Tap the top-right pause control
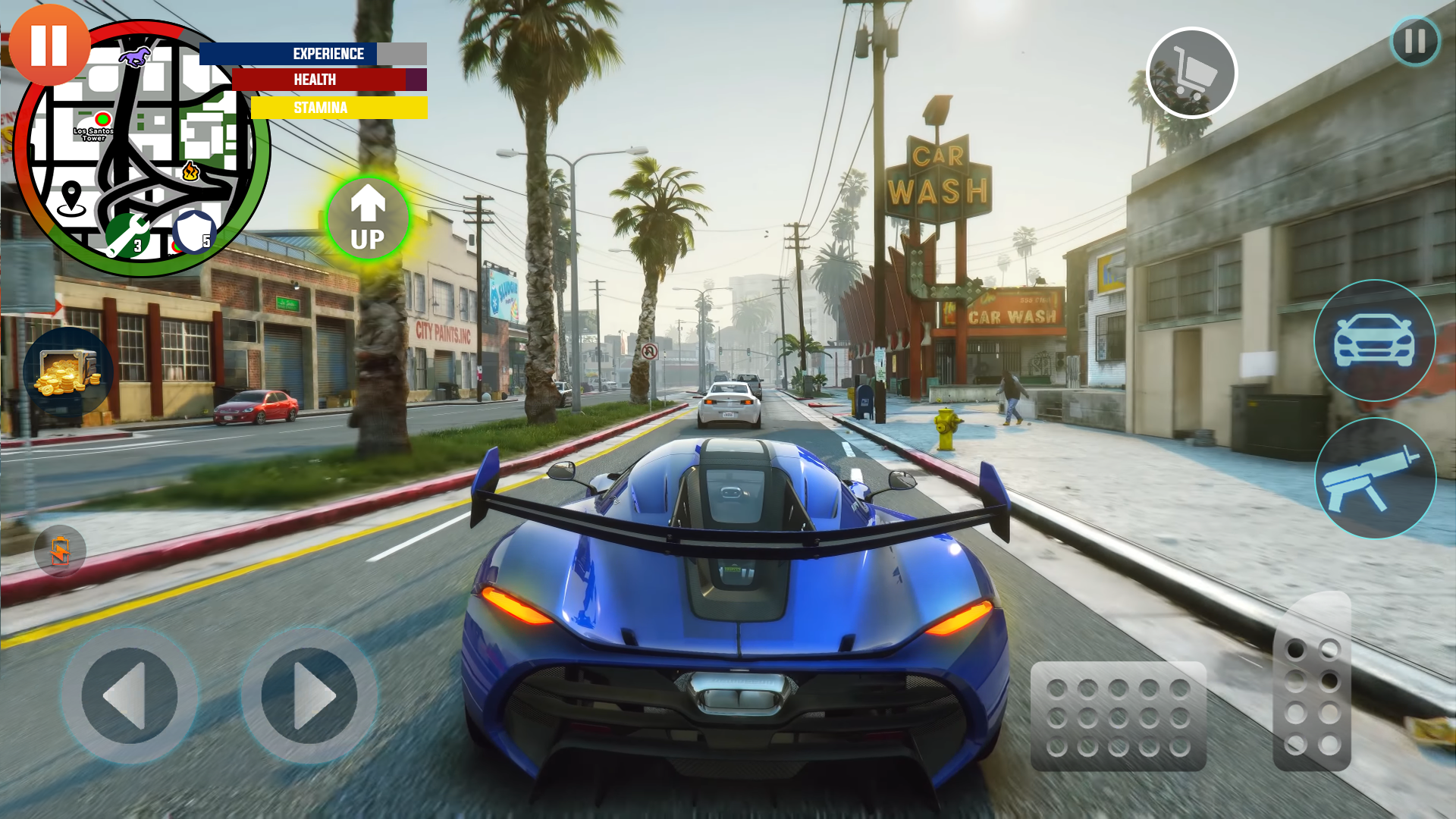Viewport: 1456px width, 819px height. (x=1413, y=42)
